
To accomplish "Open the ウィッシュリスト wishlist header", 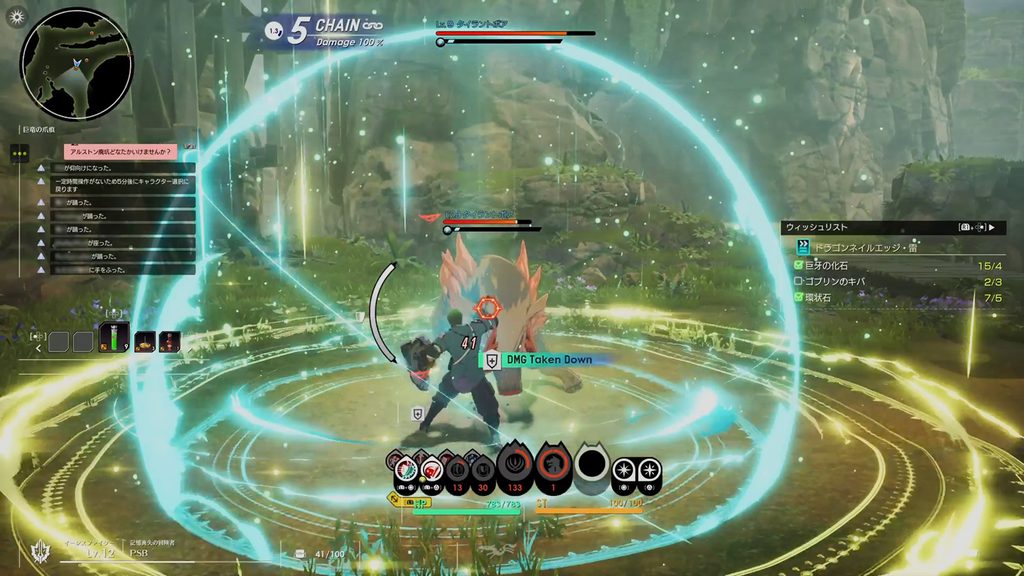I will pyautogui.click(x=817, y=227).
